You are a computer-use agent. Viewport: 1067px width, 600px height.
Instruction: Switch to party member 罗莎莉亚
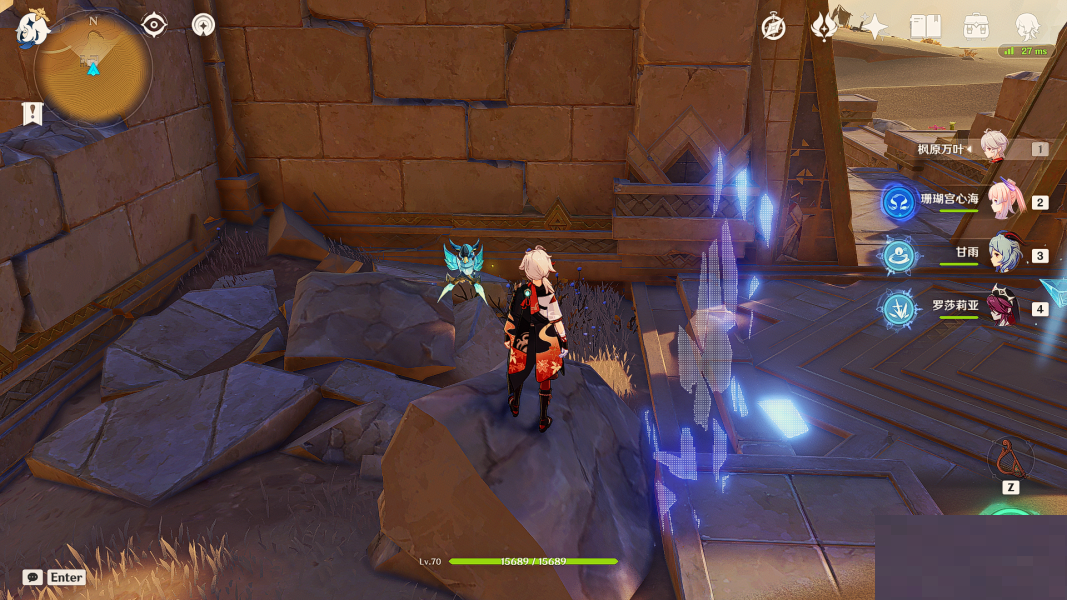point(1002,308)
